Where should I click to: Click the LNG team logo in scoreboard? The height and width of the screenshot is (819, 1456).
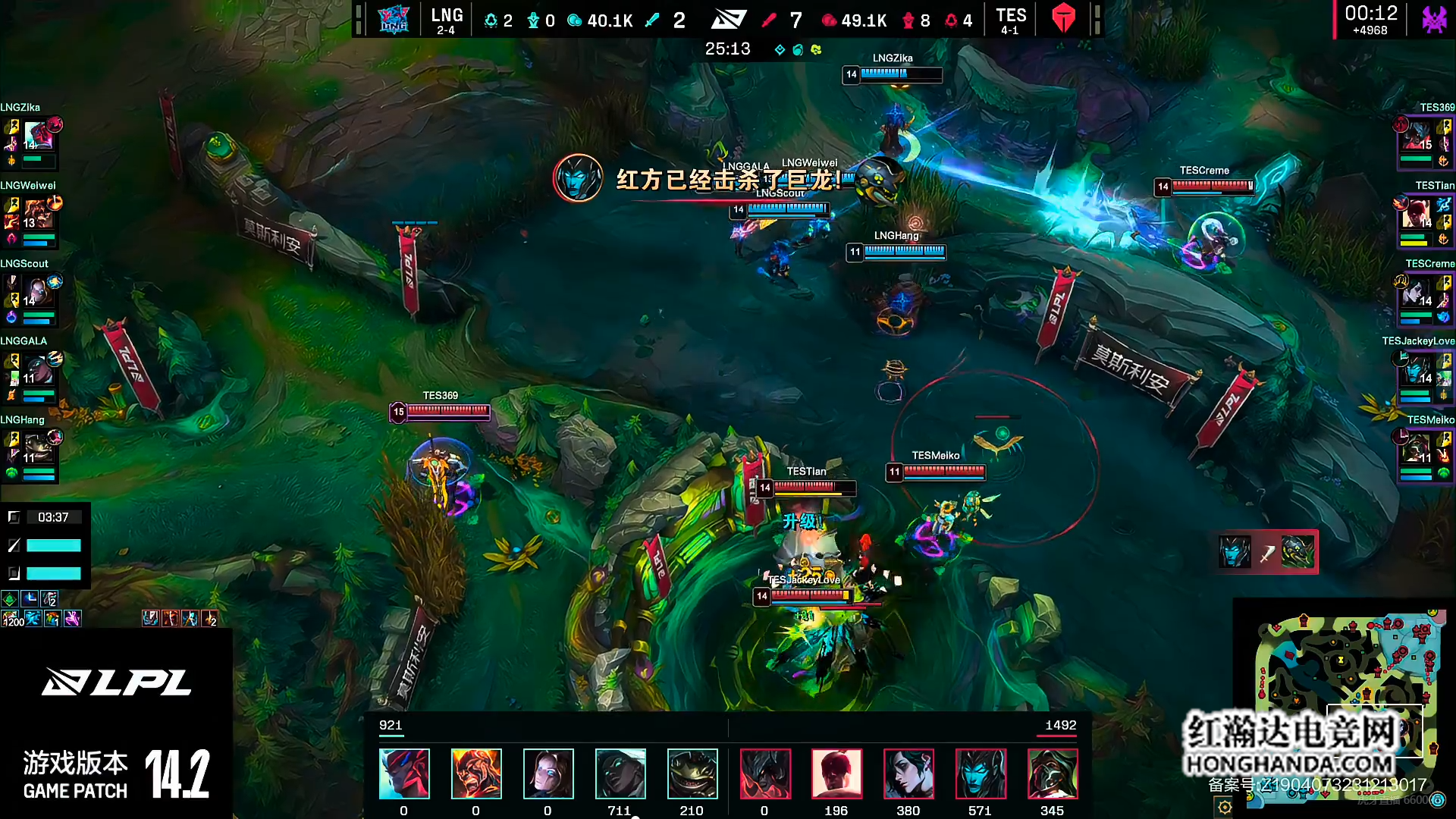pos(394,19)
